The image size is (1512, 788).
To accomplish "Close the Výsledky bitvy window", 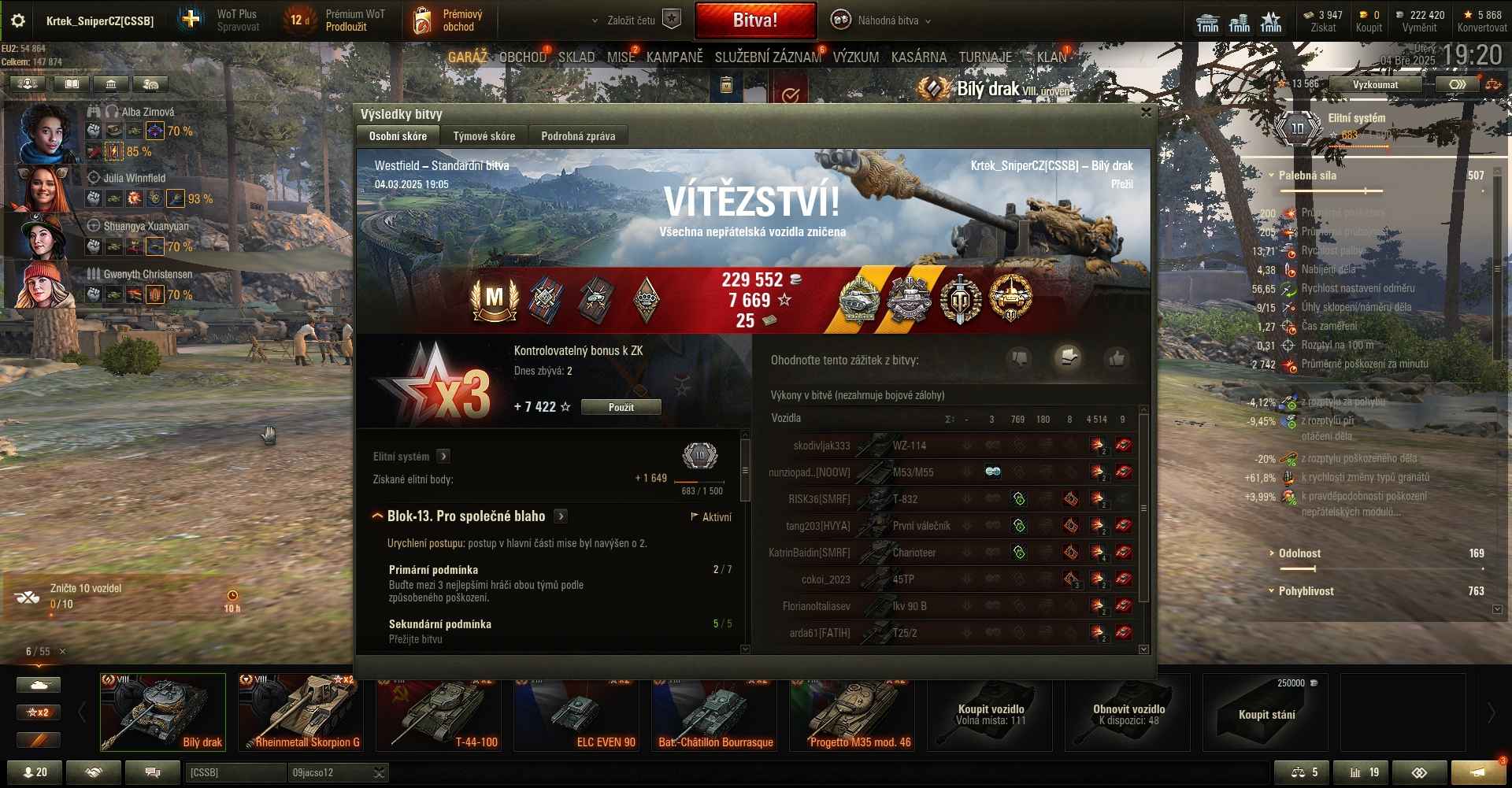I will coord(1146,113).
